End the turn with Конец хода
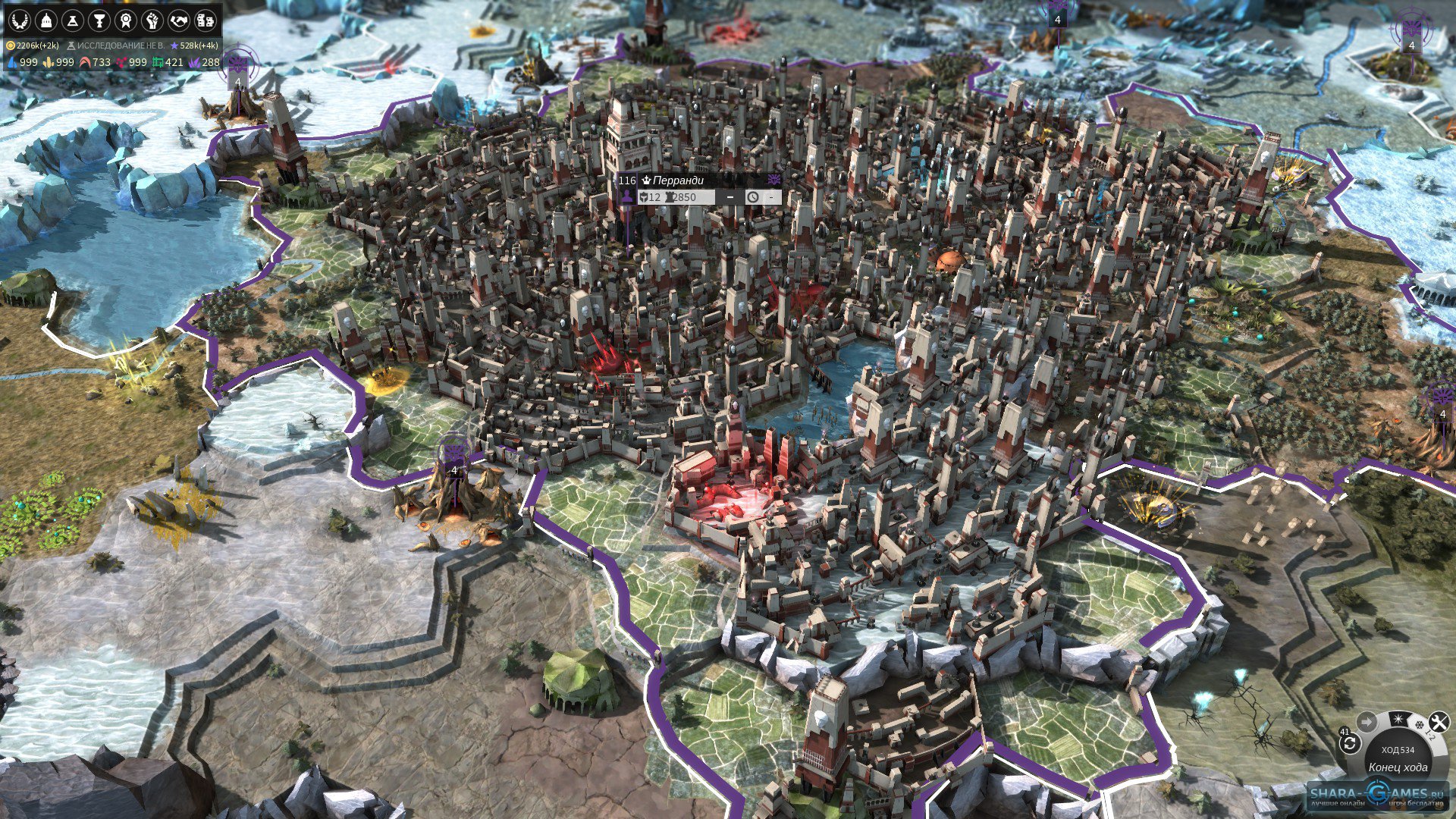The width and height of the screenshot is (1456, 819). (x=1398, y=767)
